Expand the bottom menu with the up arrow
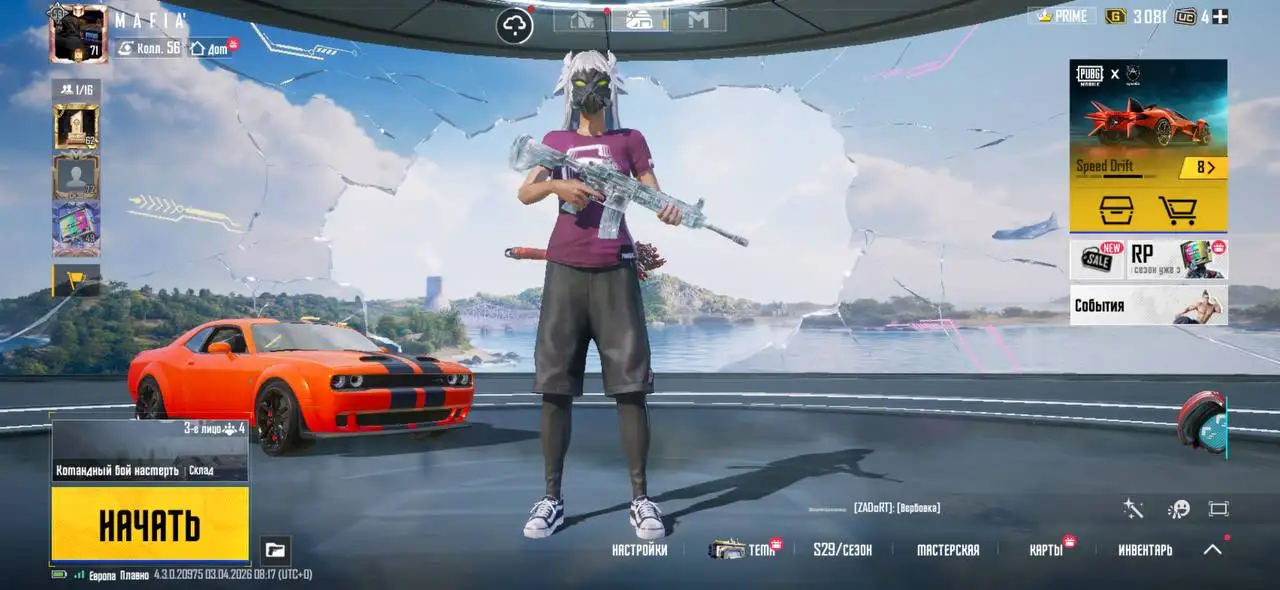The width and height of the screenshot is (1280, 590). point(1212,549)
